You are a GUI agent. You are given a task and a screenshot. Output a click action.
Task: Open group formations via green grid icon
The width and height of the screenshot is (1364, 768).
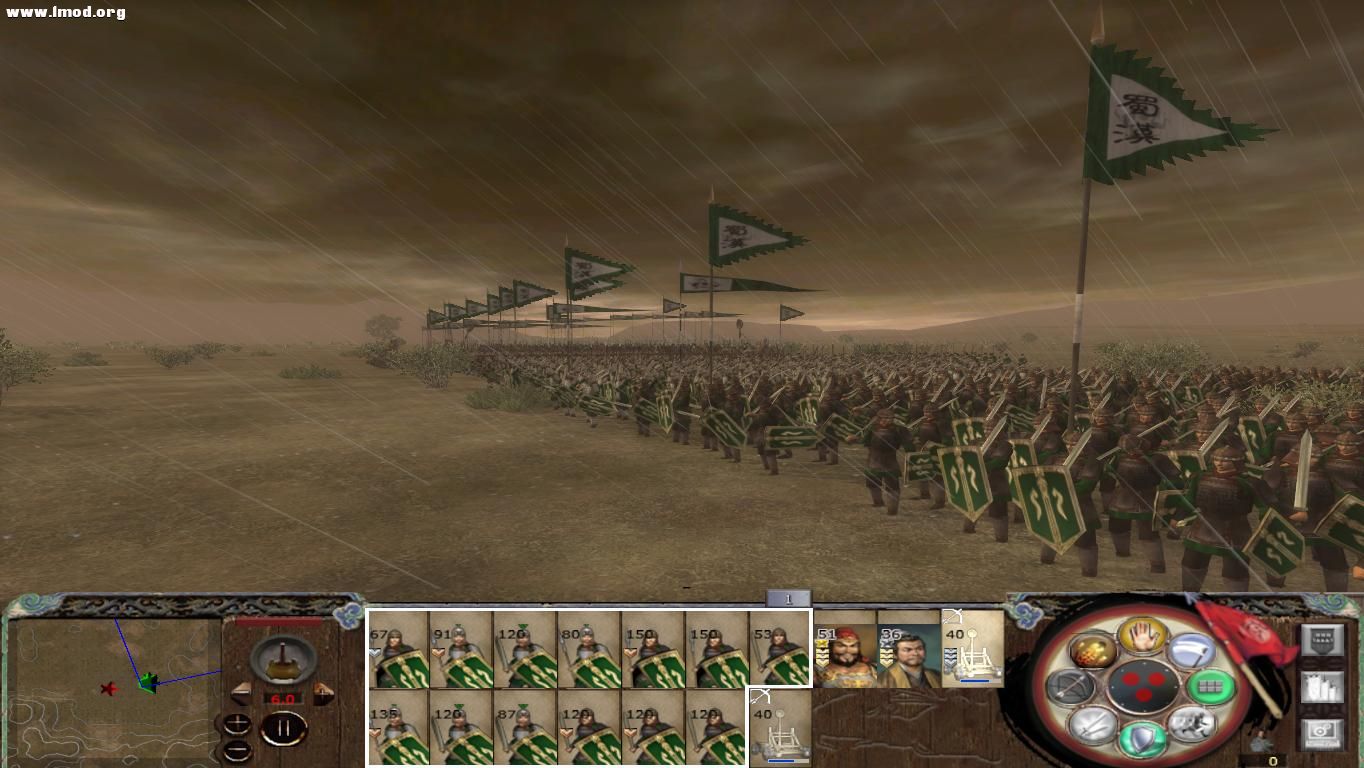pyautogui.click(x=1211, y=686)
